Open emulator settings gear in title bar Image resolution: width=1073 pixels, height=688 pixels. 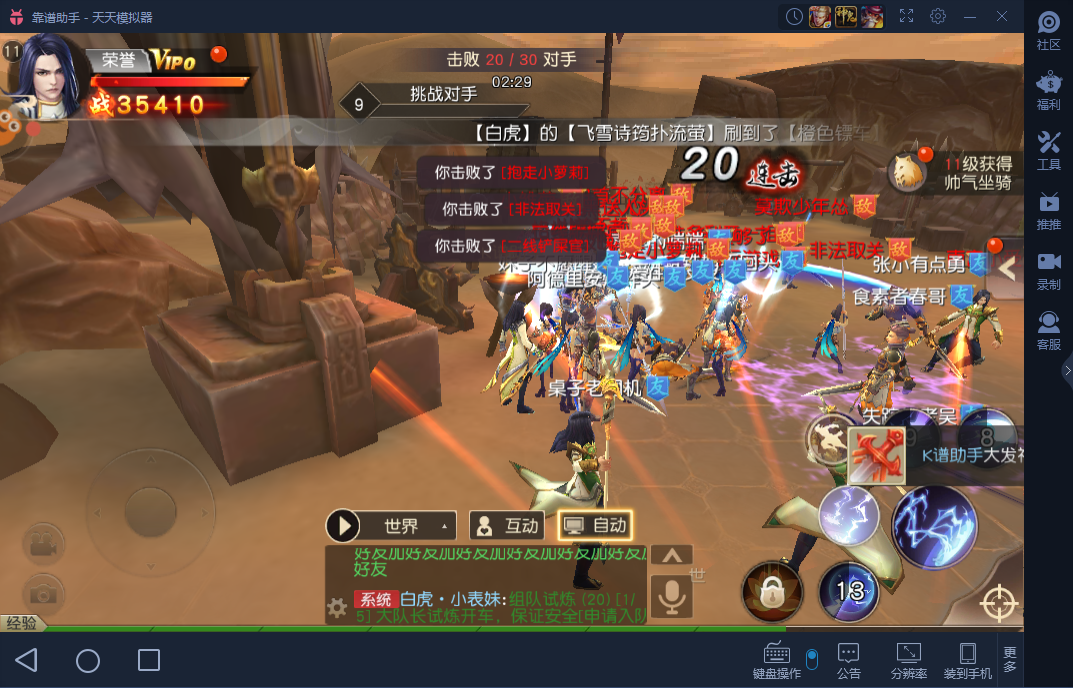pos(938,16)
